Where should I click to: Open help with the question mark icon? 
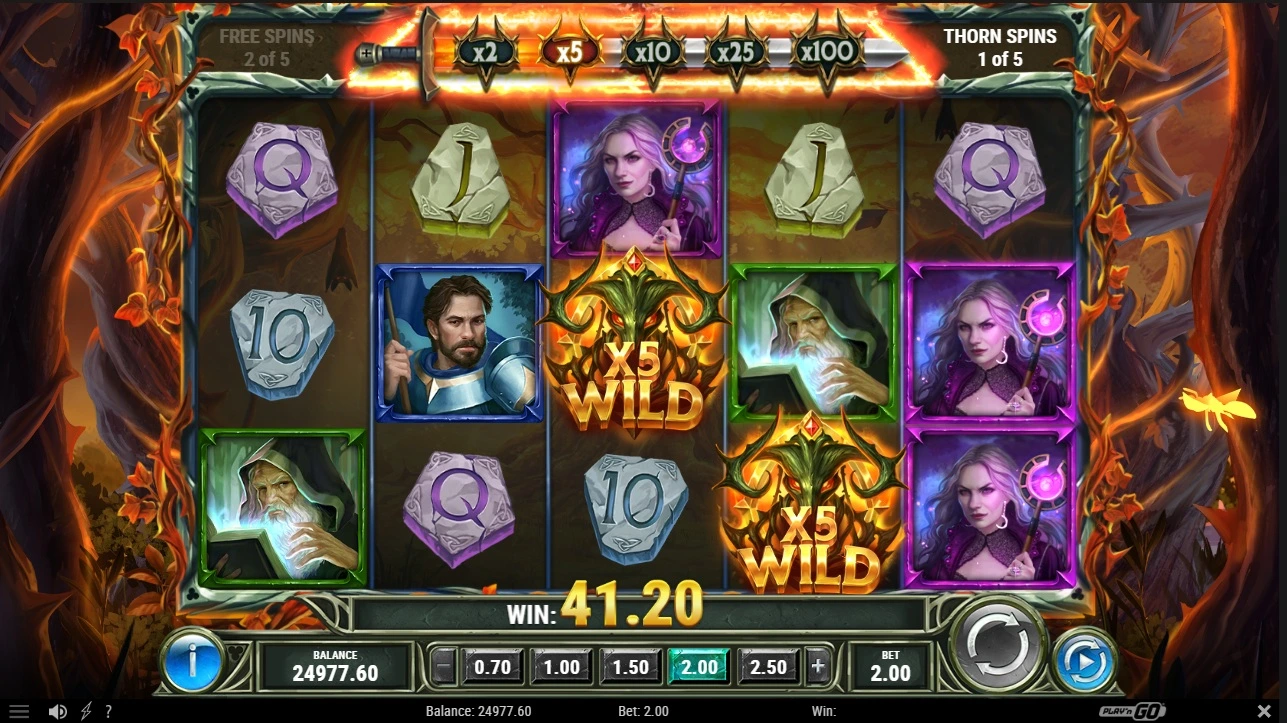tap(108, 712)
